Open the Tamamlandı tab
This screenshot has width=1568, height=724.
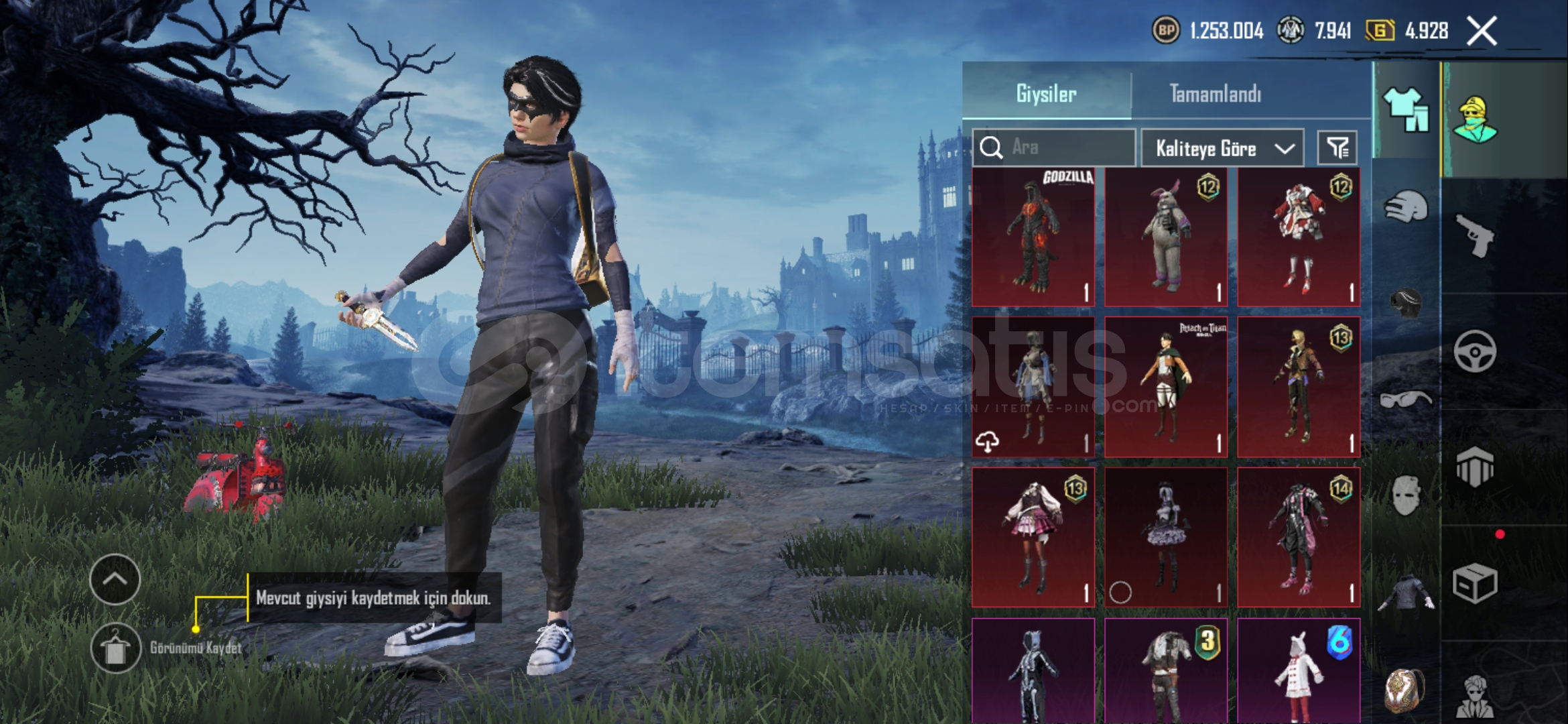coord(1215,94)
